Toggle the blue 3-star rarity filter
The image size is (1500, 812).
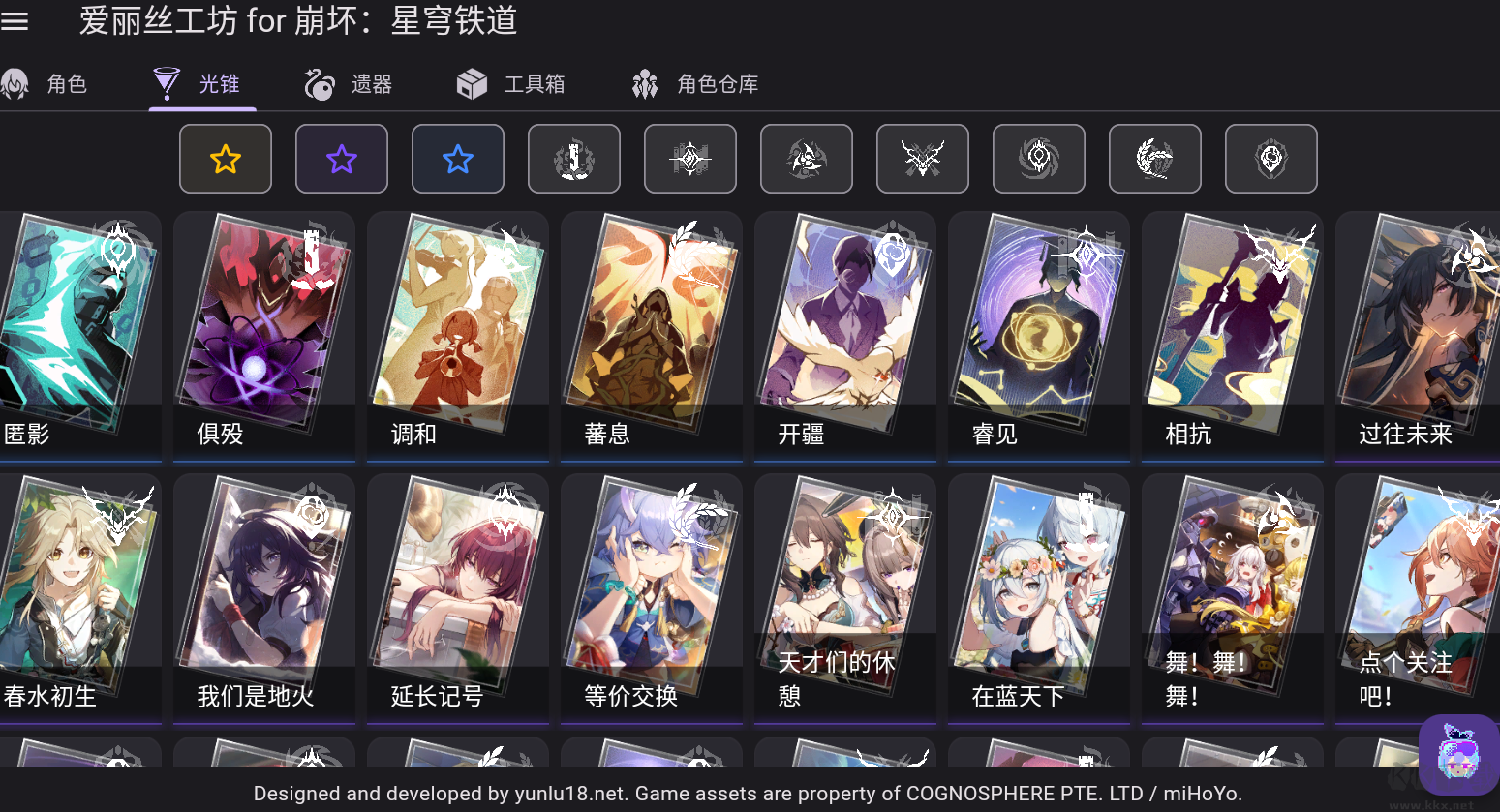click(458, 158)
